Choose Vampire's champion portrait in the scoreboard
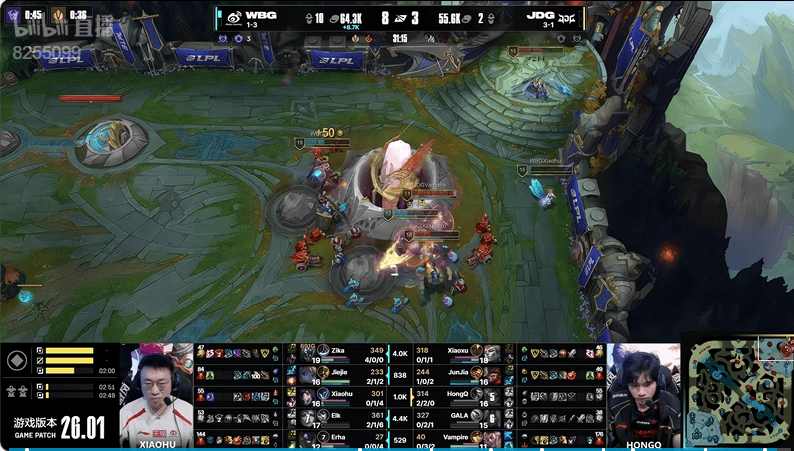The image size is (794, 451). (x=491, y=438)
